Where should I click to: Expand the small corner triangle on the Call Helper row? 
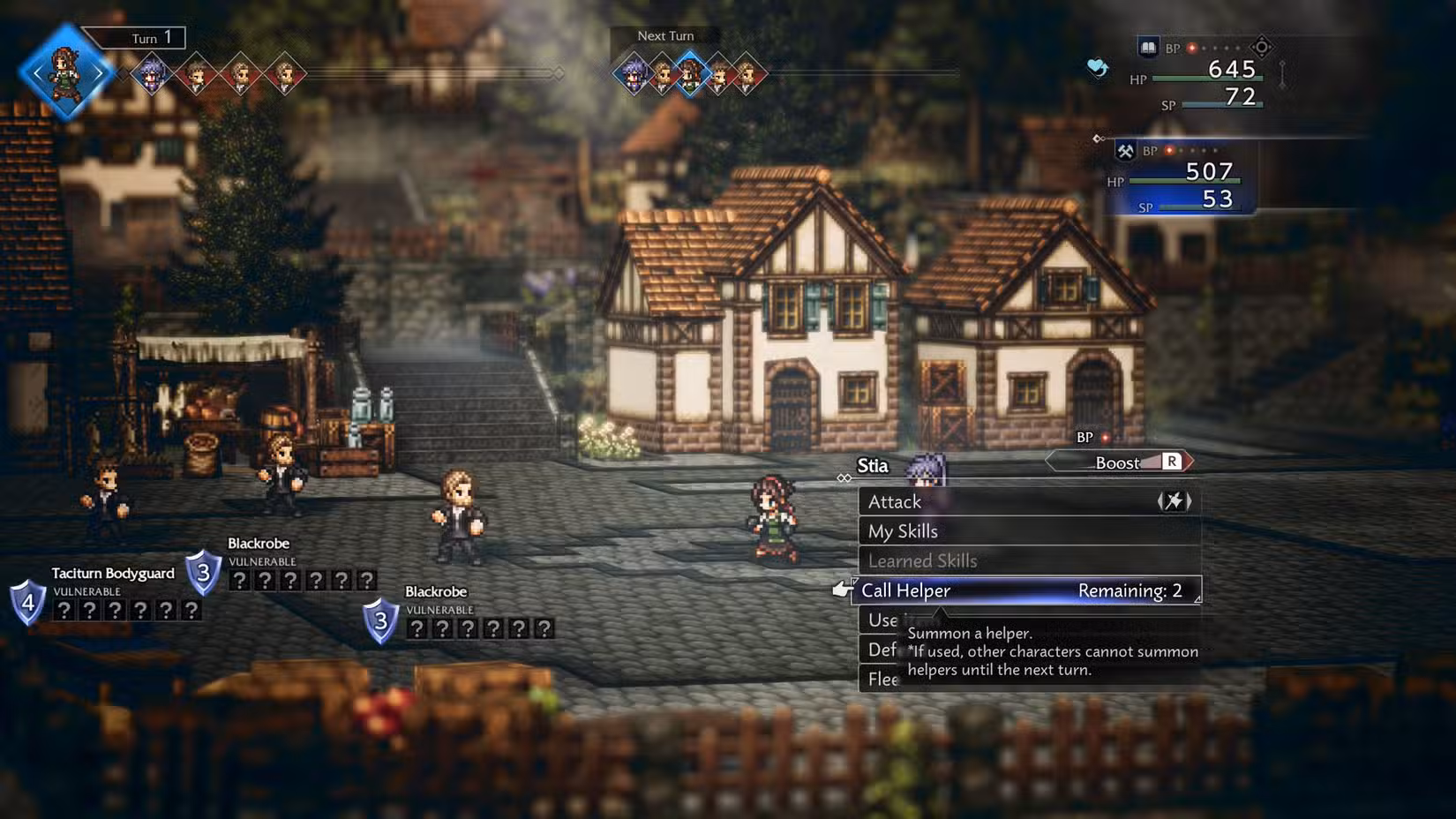point(1198,600)
